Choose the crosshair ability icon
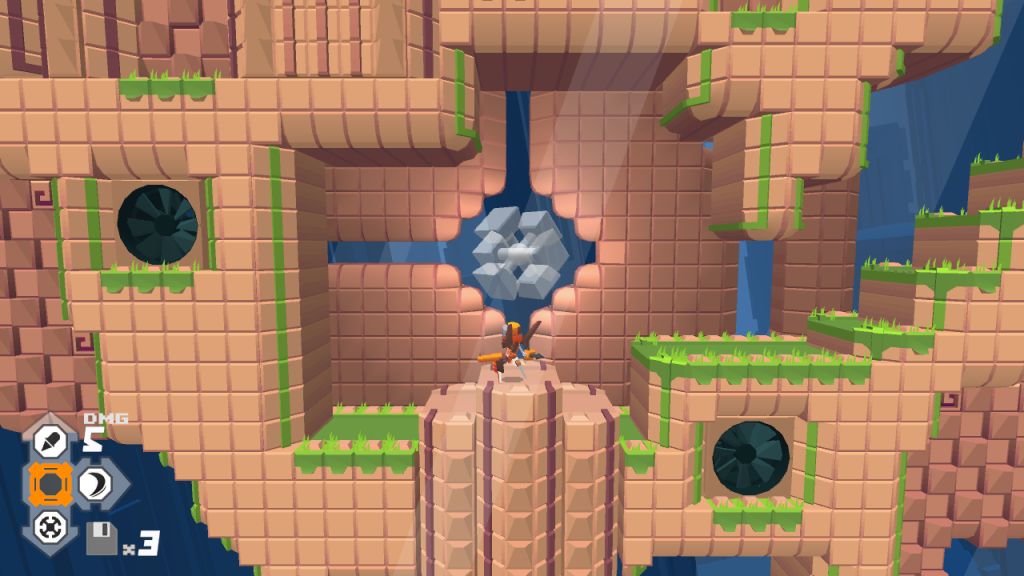Viewport: 1024px width, 576px height. pyautogui.click(x=49, y=526)
